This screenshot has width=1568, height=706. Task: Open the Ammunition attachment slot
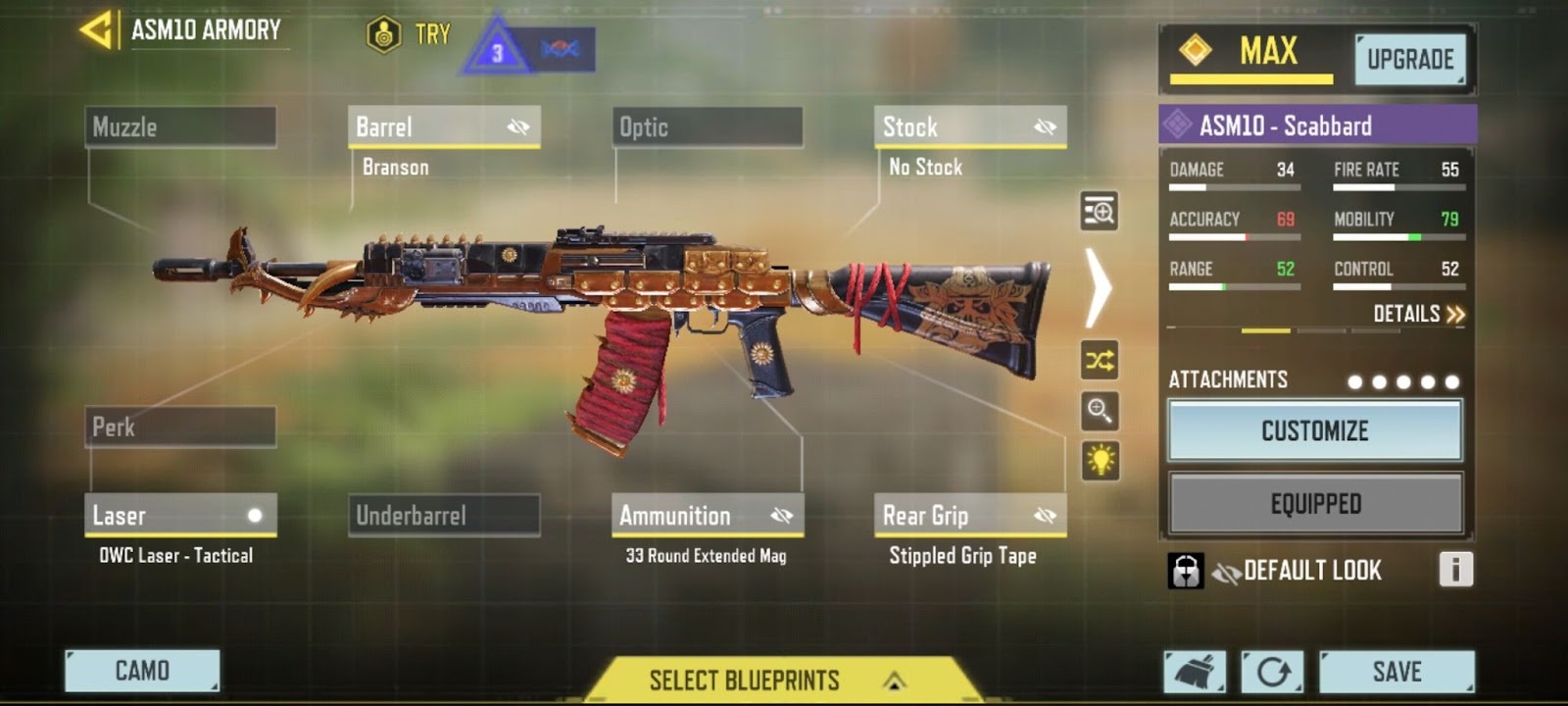pyautogui.click(x=707, y=516)
